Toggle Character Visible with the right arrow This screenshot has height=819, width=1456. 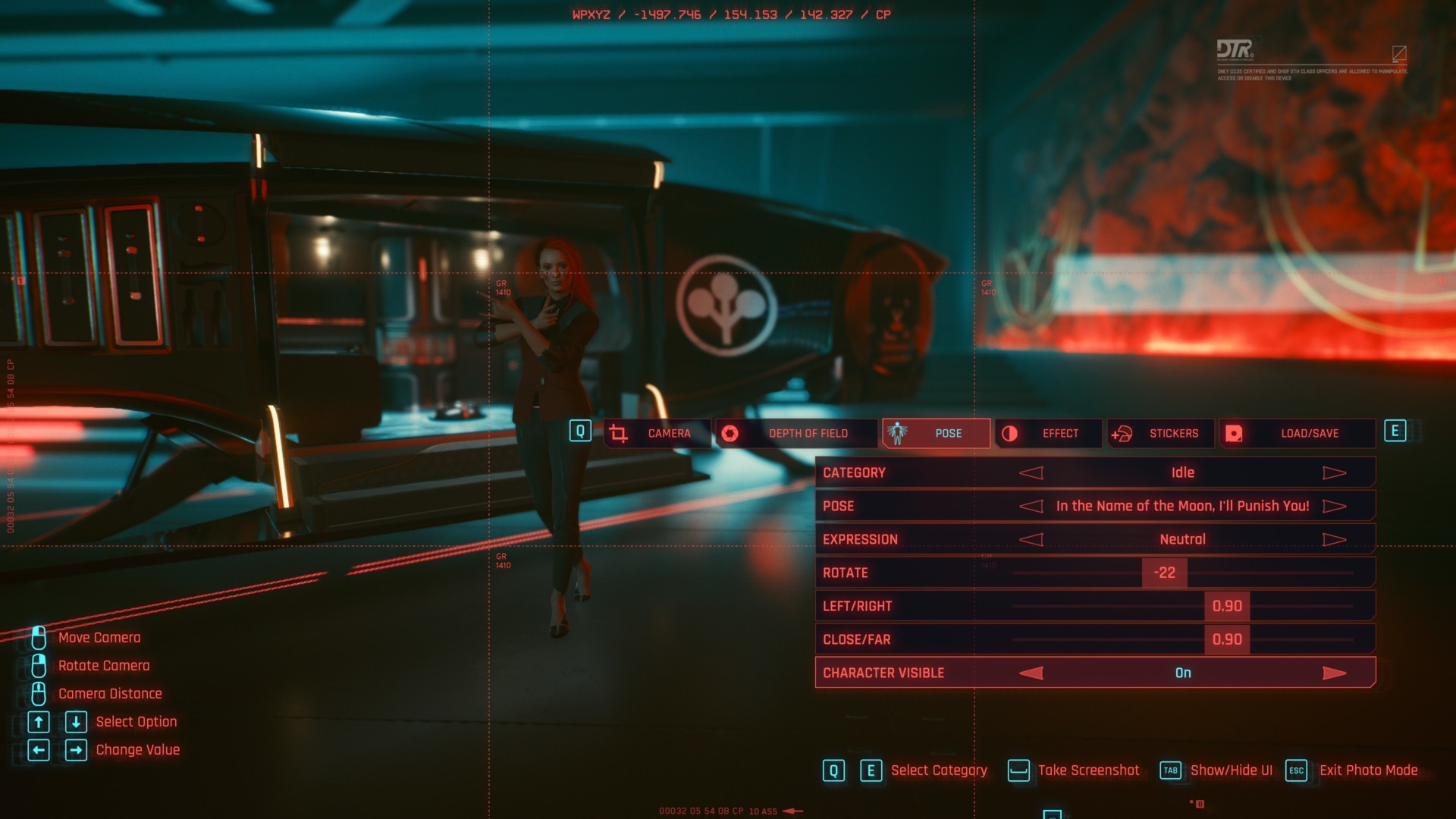point(1334,673)
